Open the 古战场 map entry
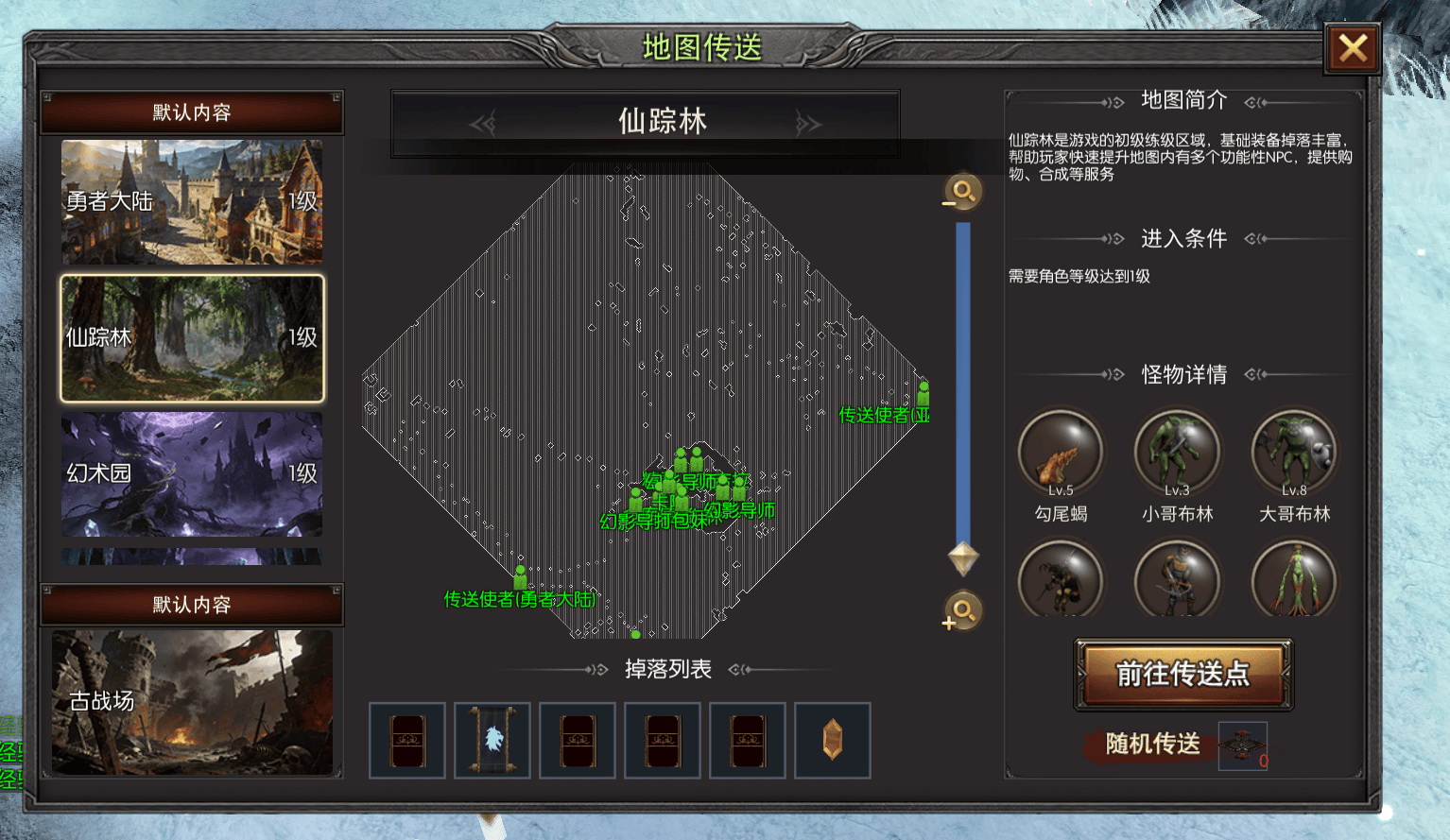Screen dimensions: 1450x840 192,702
